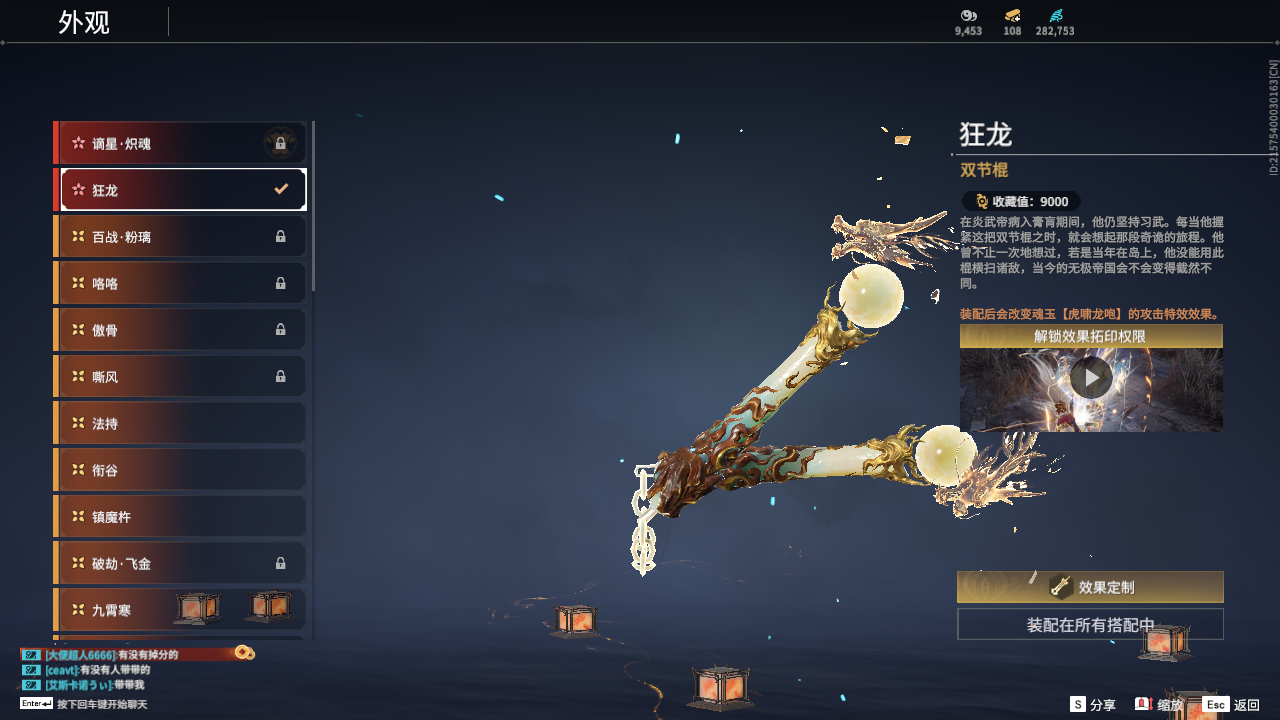The height and width of the screenshot is (720, 1280).
Task: Choose the 狂龙 nunchaku skin
Action: point(182,190)
